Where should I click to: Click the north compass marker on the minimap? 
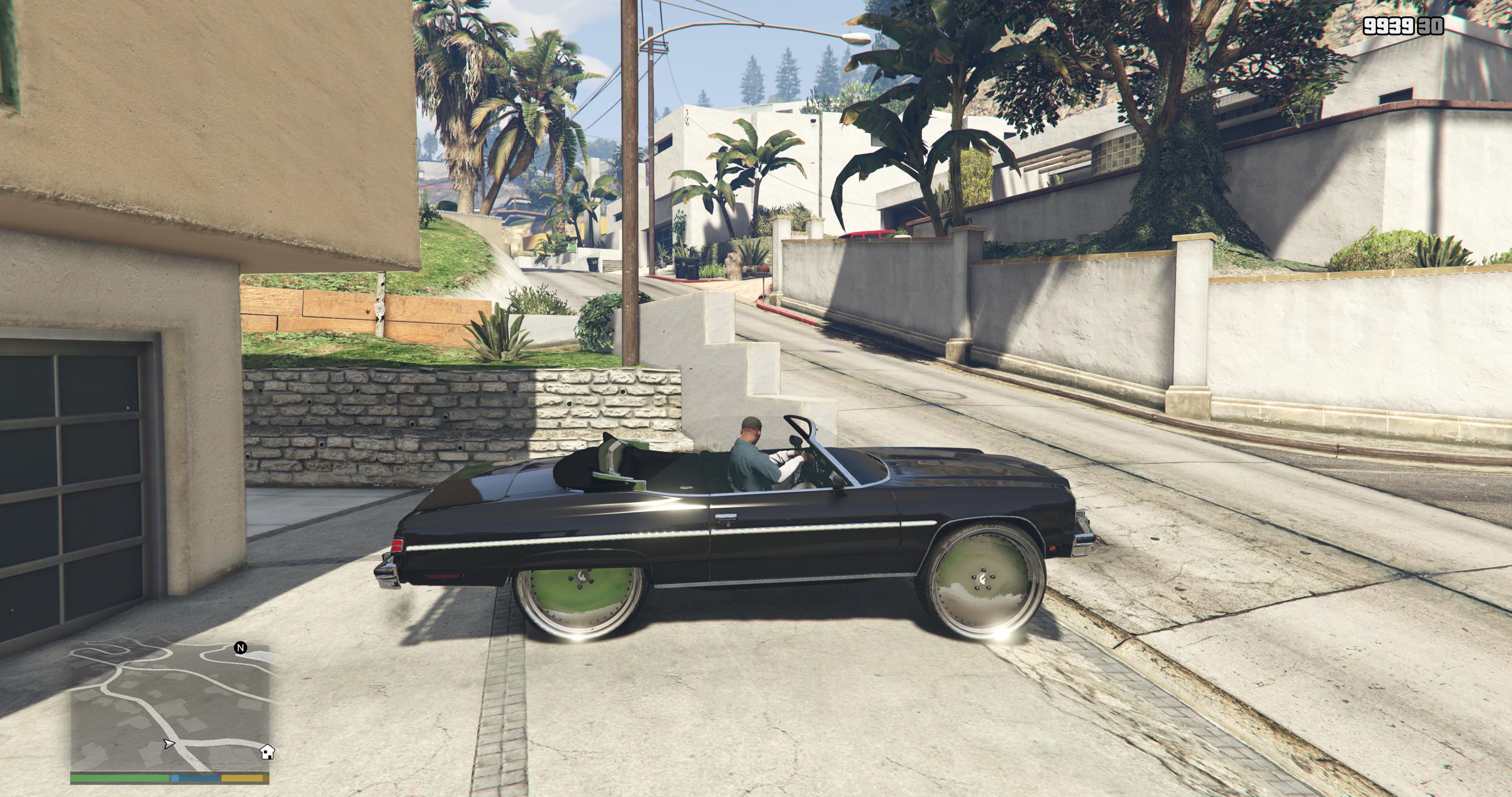coord(240,648)
